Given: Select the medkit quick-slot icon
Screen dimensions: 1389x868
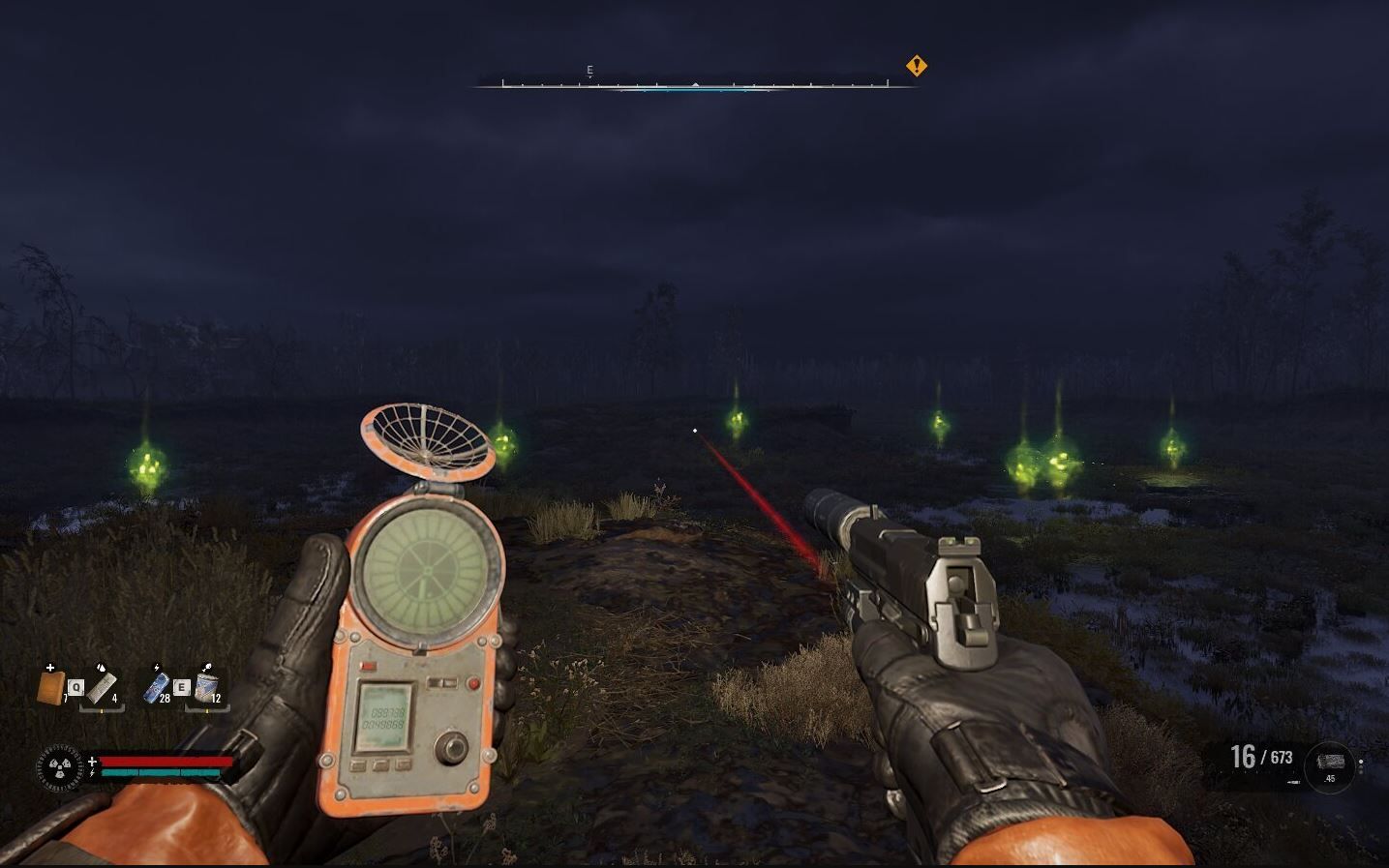Looking at the screenshot, I should [49, 688].
